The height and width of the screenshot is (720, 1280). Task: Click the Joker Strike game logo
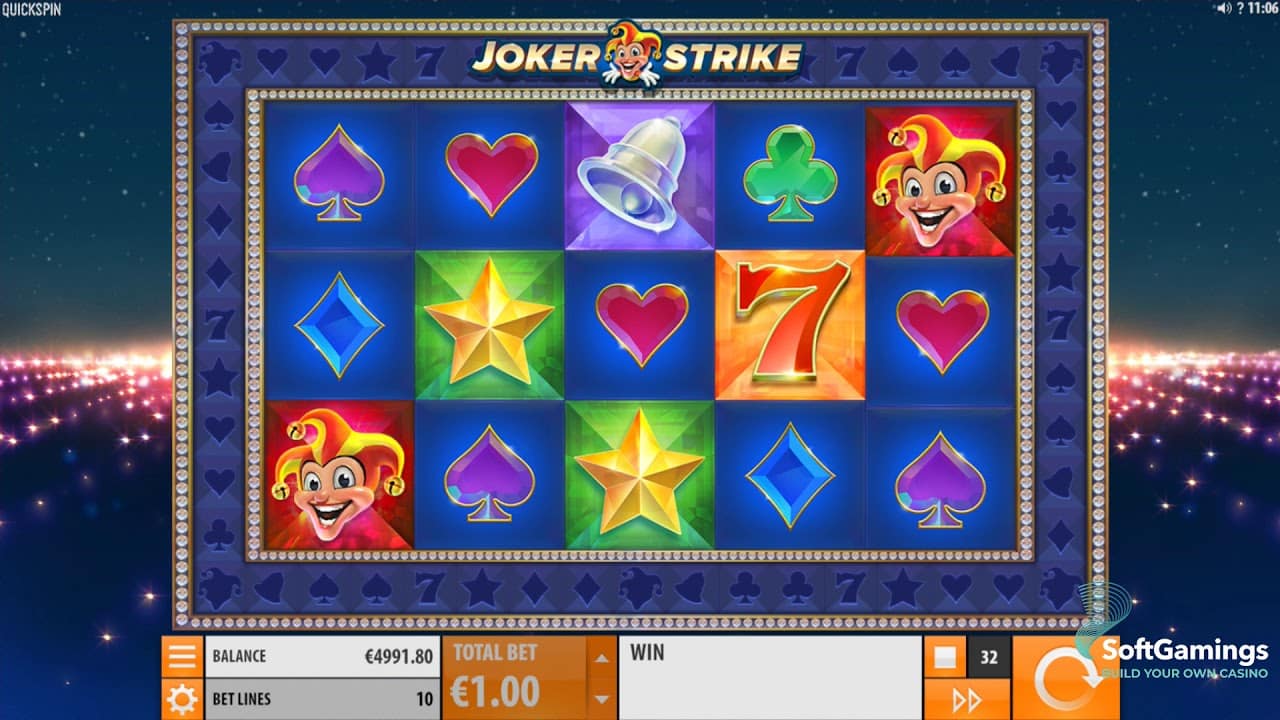638,57
